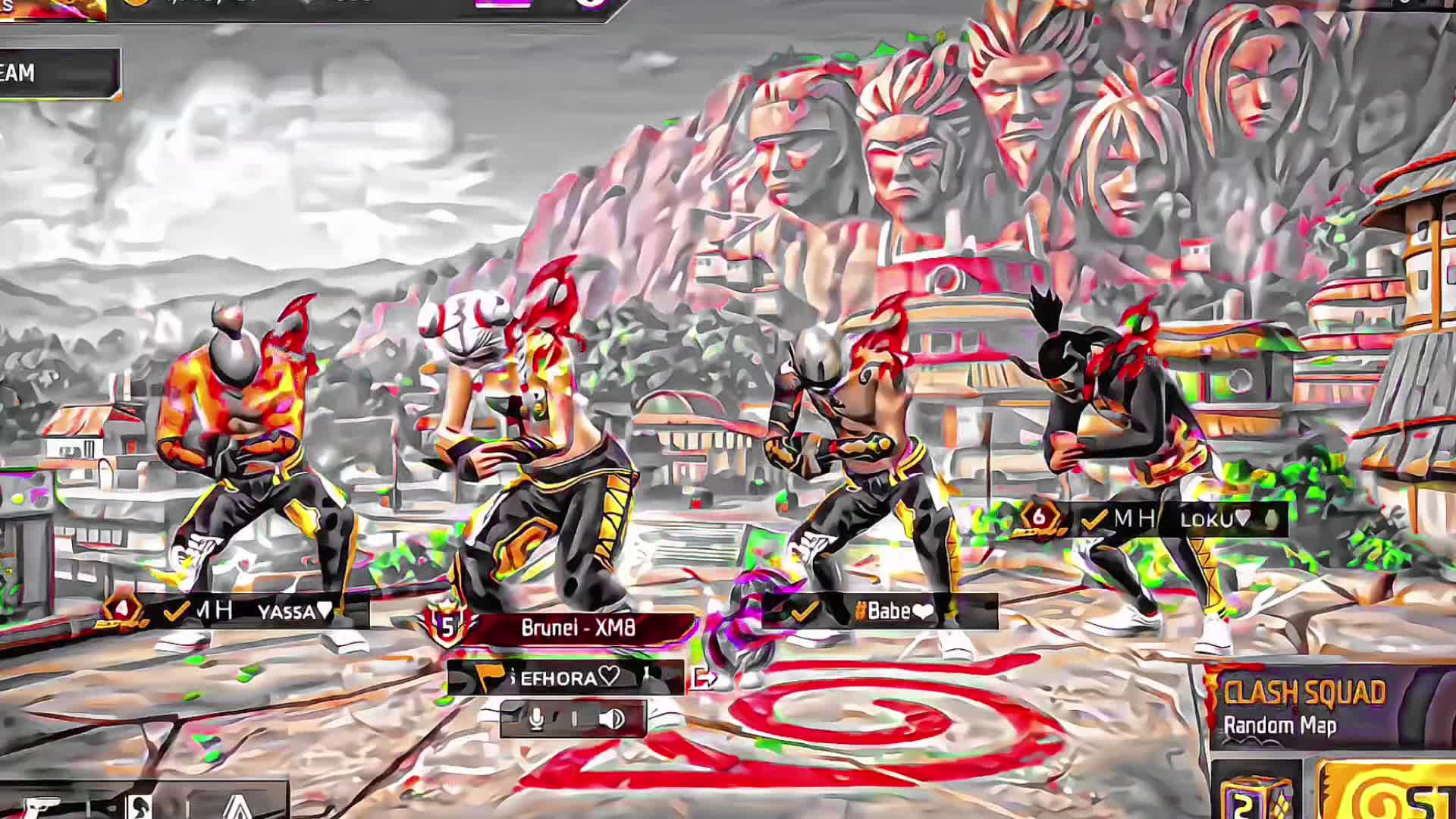Toggle the microphone icon
Screen dimensions: 1456x819
pos(536,718)
